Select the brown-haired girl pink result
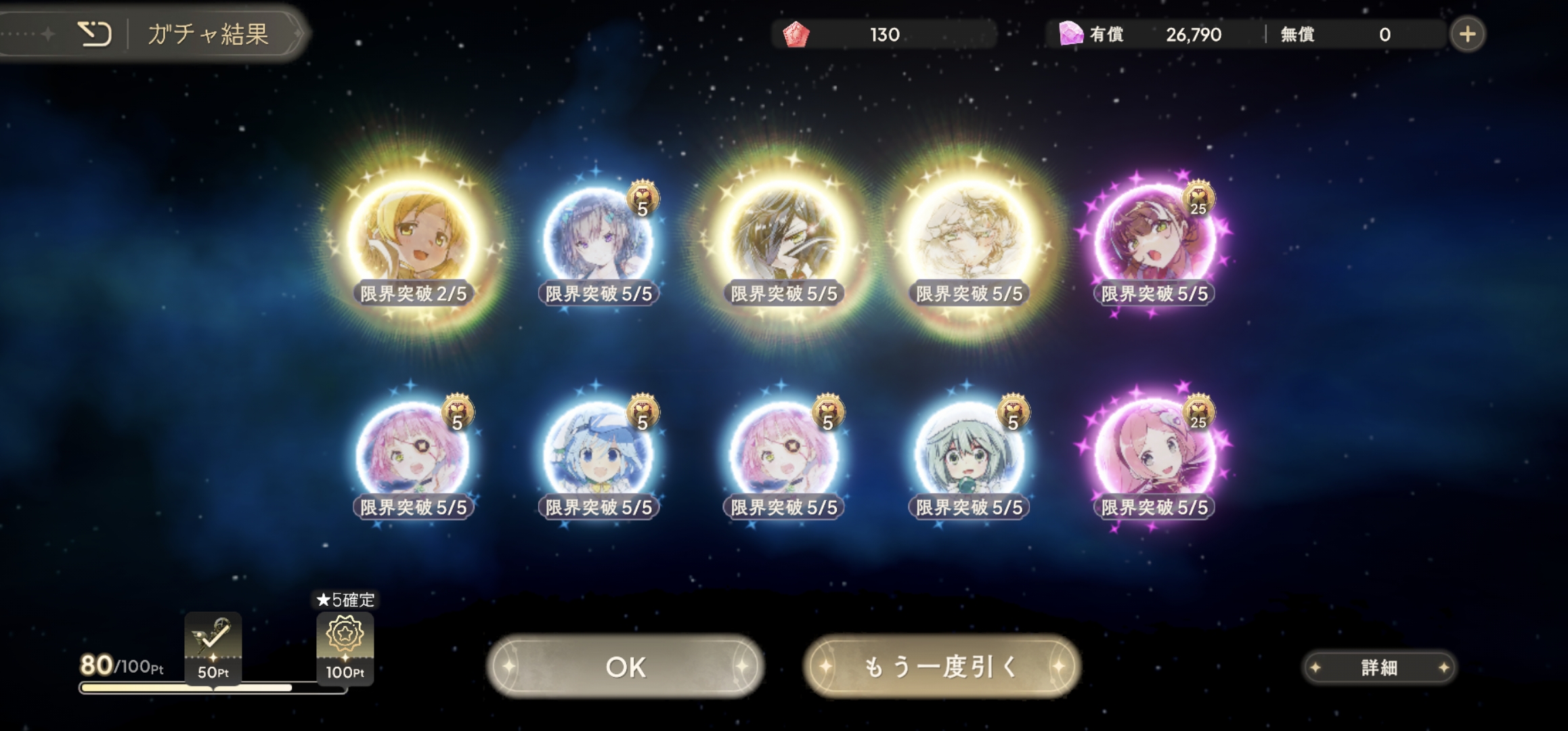The height and width of the screenshot is (731, 1568). [x=1154, y=238]
